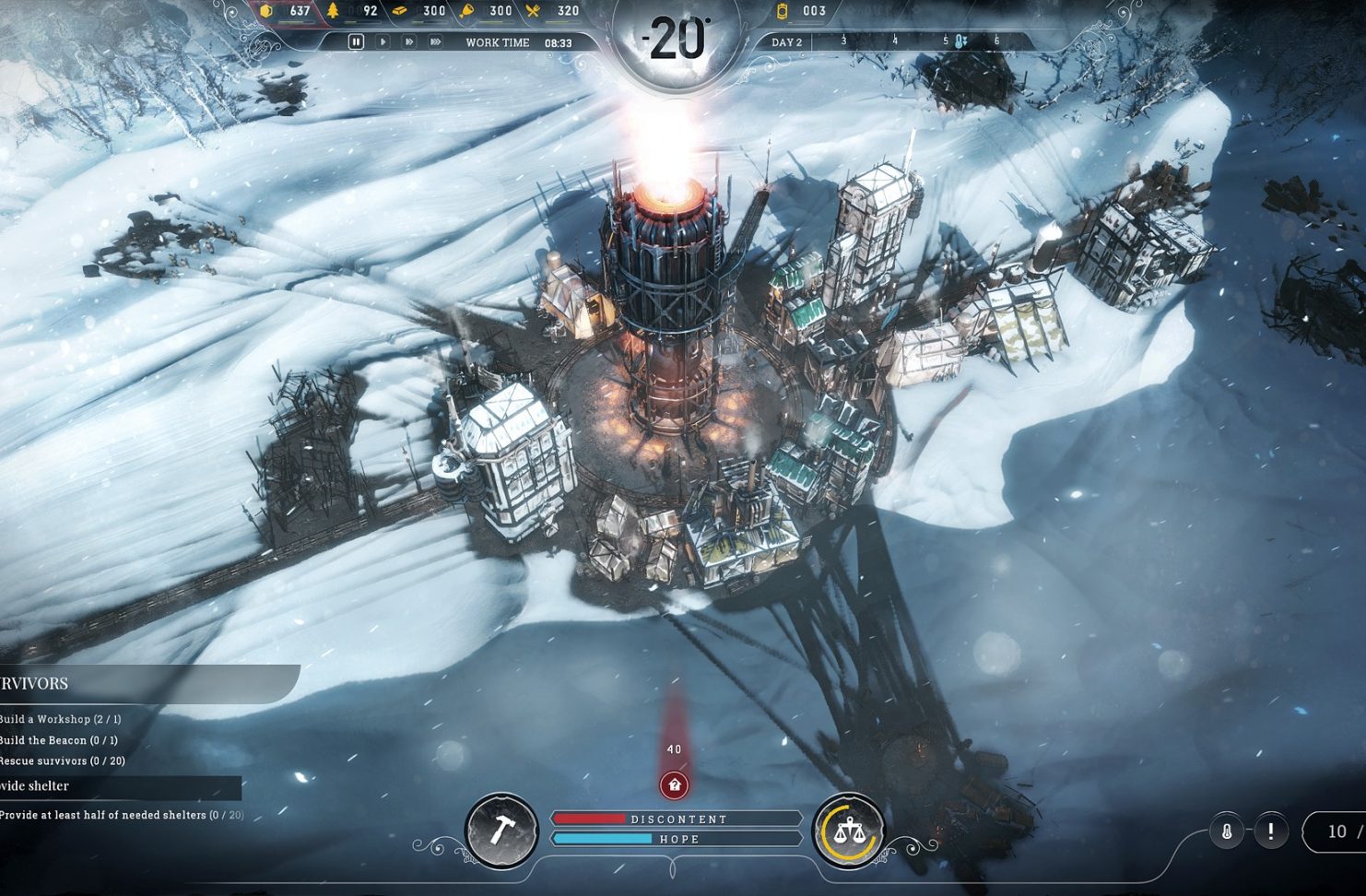Screen dimensions: 1366x896
Task: Select the Build the Beacon objective
Action: click(59, 740)
